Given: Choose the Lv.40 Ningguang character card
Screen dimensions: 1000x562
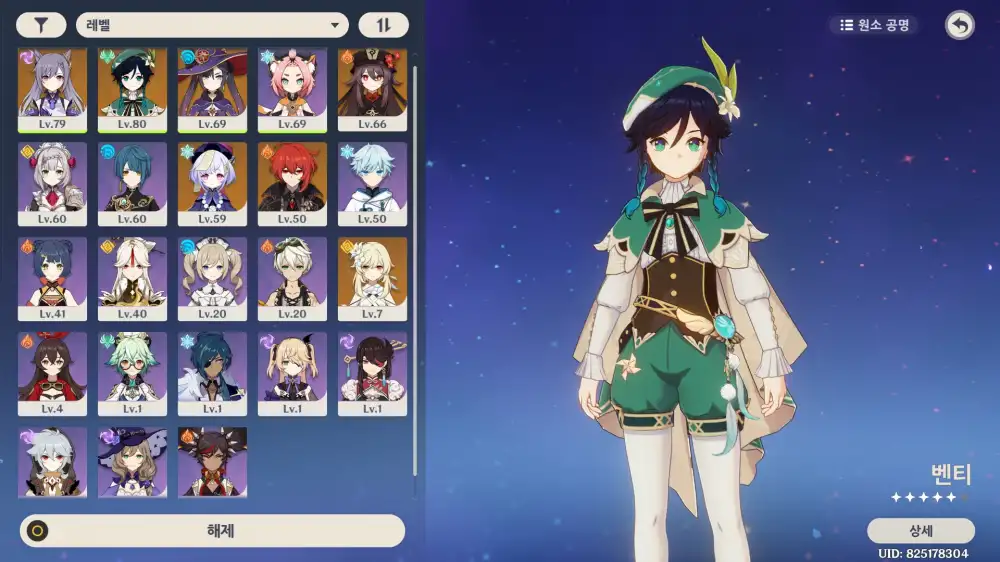Looking at the screenshot, I should point(132,278).
